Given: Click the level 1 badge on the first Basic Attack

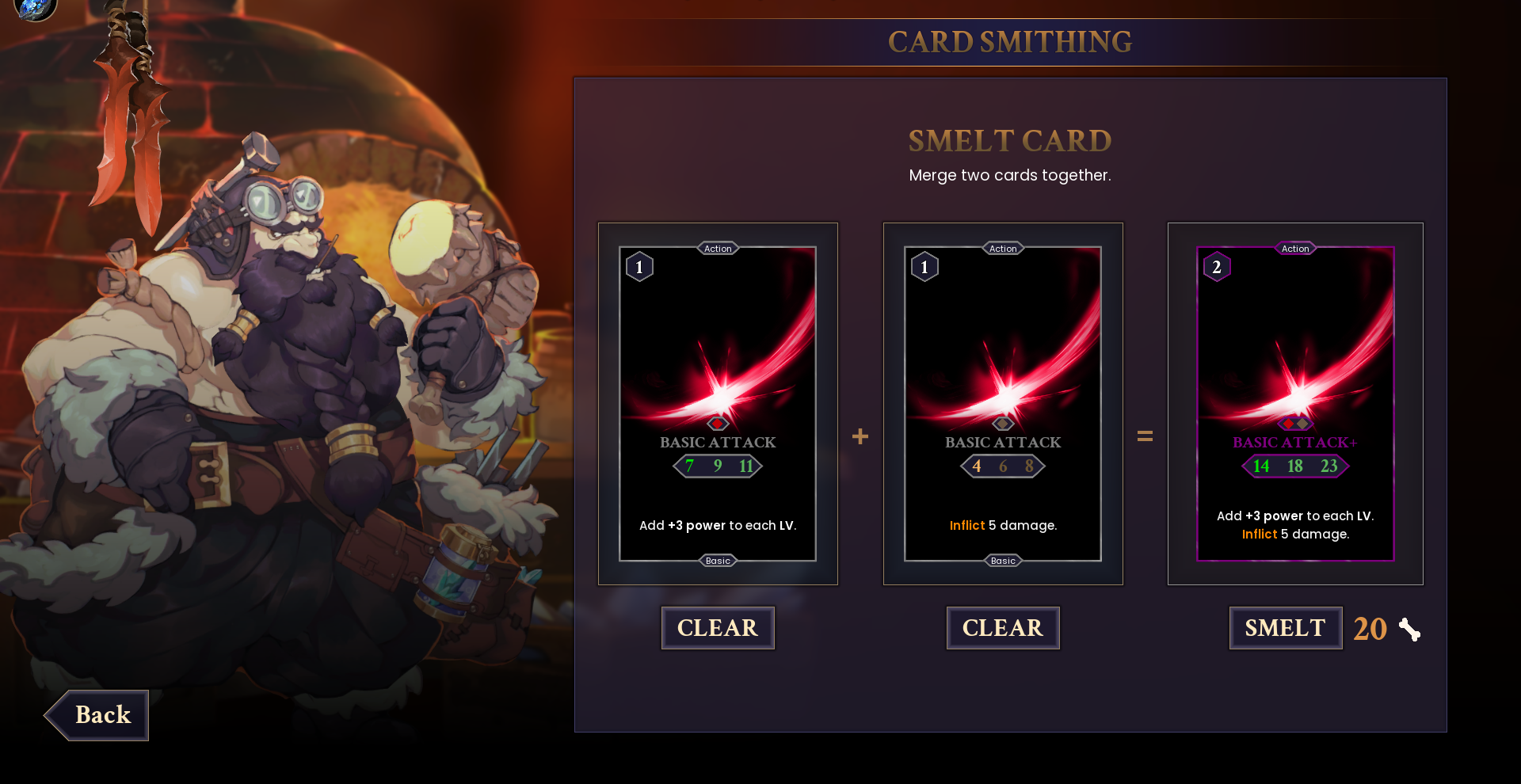Looking at the screenshot, I should (x=639, y=266).
